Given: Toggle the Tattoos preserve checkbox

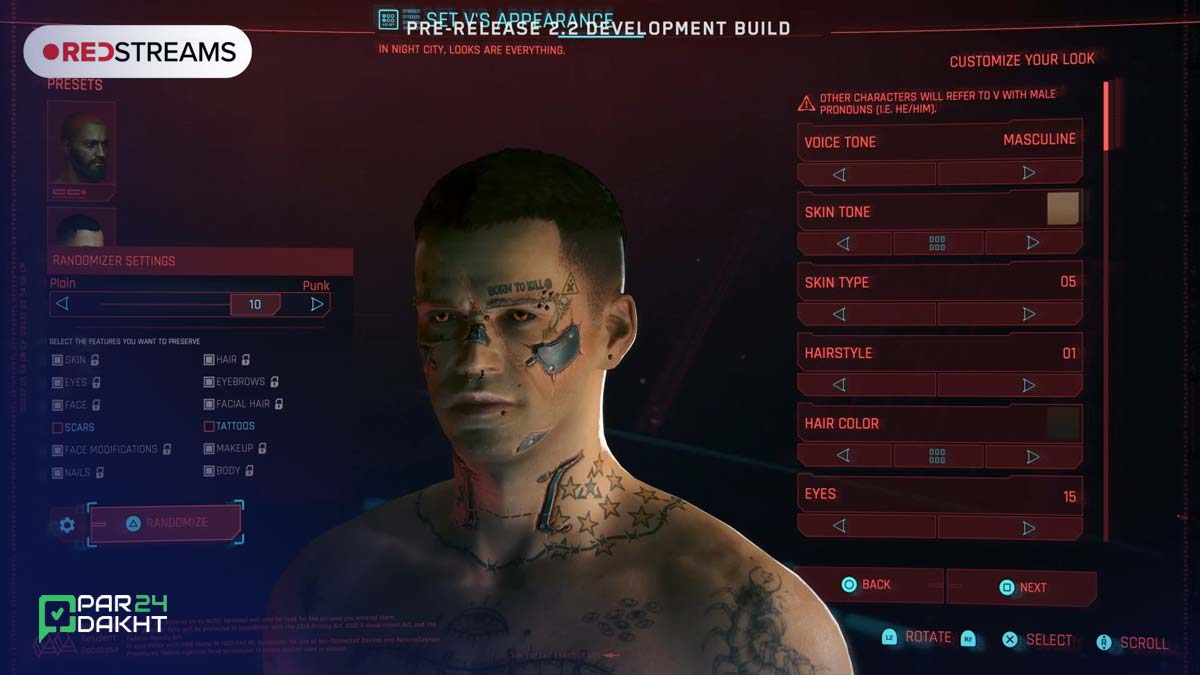Looking at the screenshot, I should tap(209, 426).
